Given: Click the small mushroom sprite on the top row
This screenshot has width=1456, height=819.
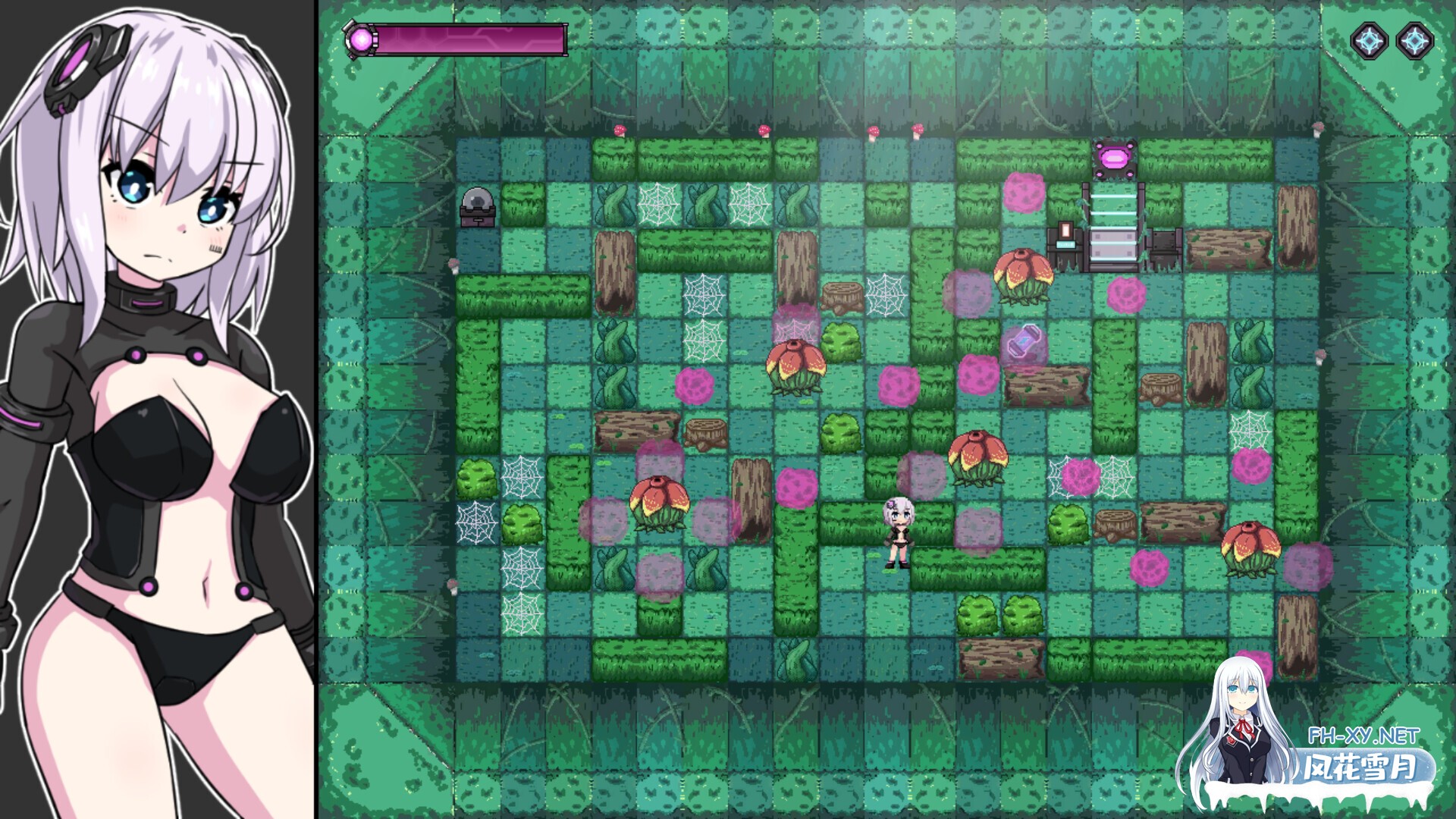Looking at the screenshot, I should coord(622,129).
